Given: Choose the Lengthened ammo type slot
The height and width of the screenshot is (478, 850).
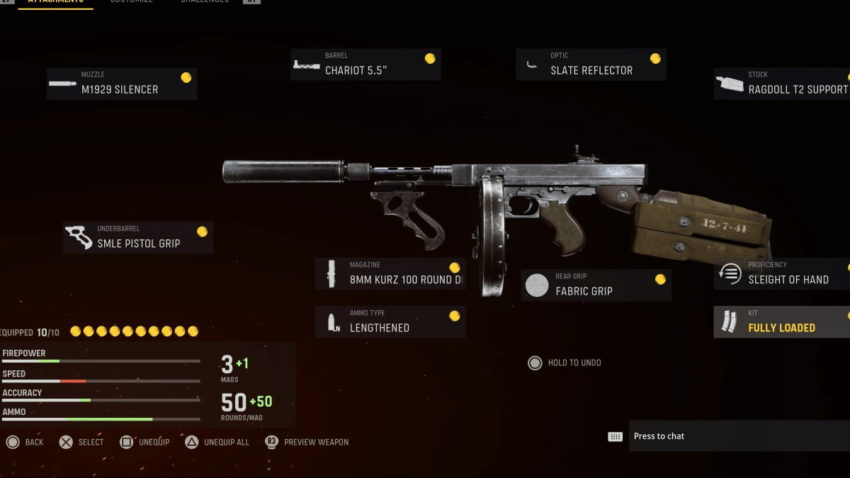Looking at the screenshot, I should 390,322.
